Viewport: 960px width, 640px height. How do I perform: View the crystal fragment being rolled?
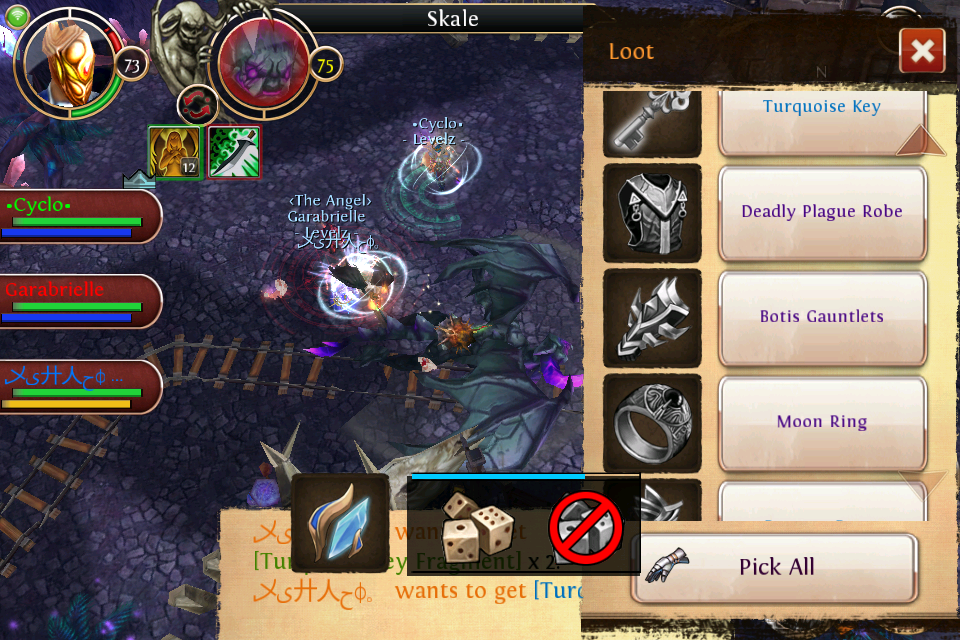click(x=340, y=523)
